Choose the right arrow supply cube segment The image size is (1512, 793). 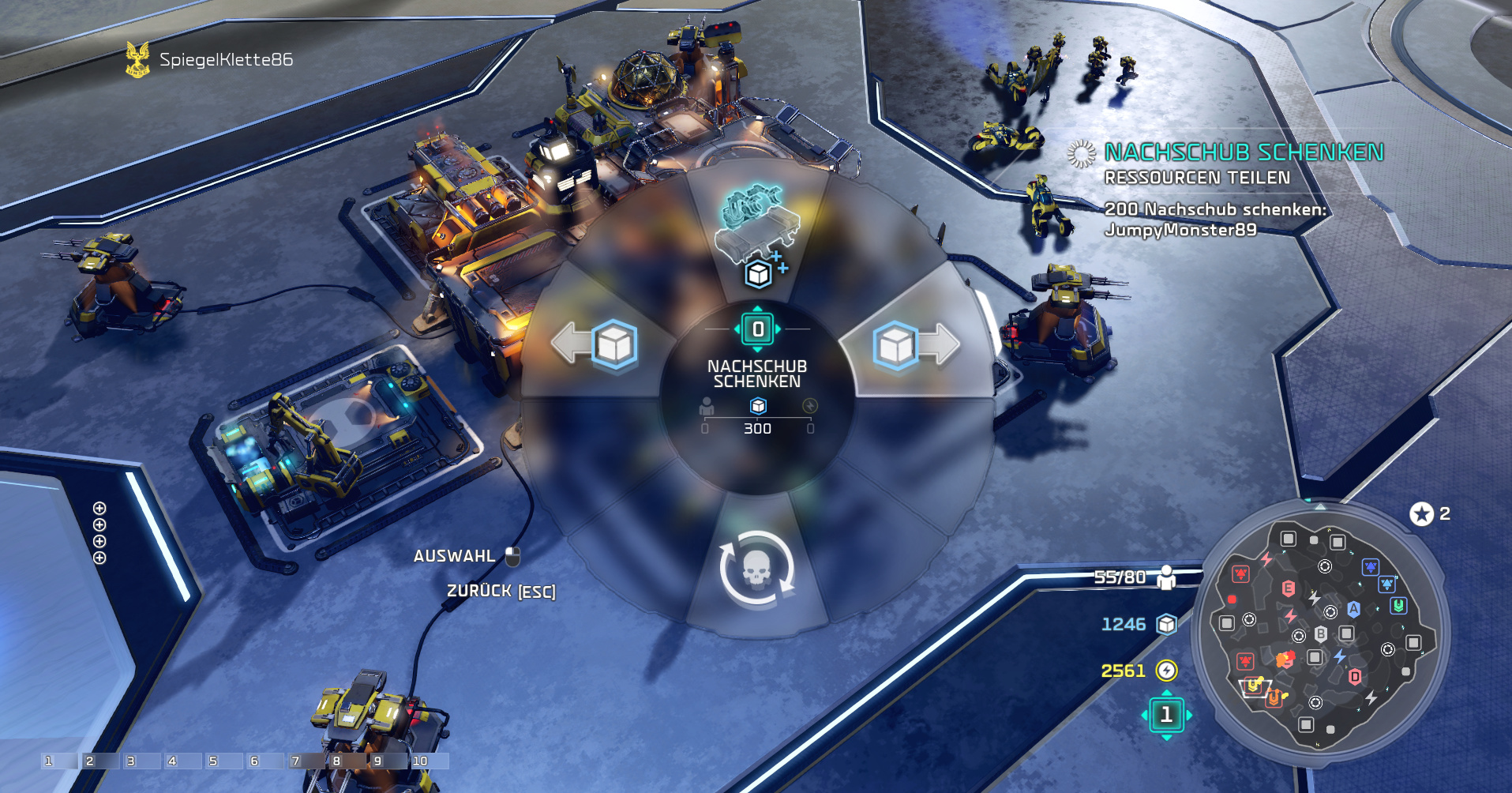pyautogui.click(x=912, y=345)
